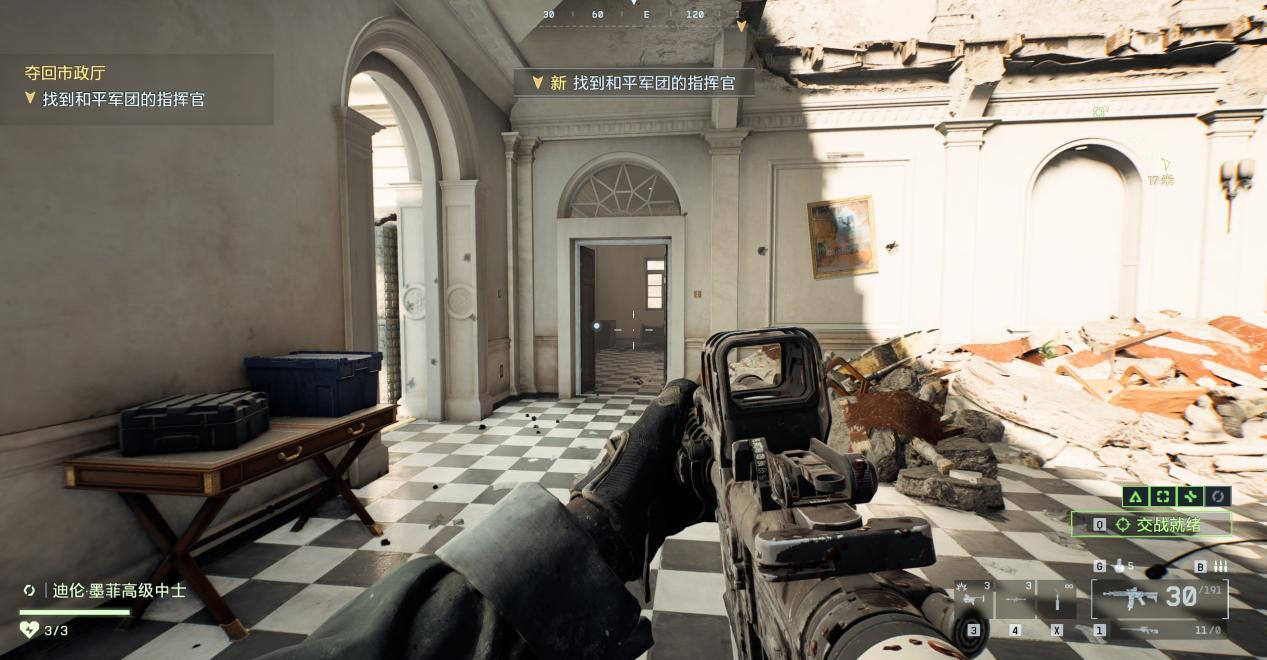
Task: Toggle the fire mode bullets icon
Action: 1219,566
